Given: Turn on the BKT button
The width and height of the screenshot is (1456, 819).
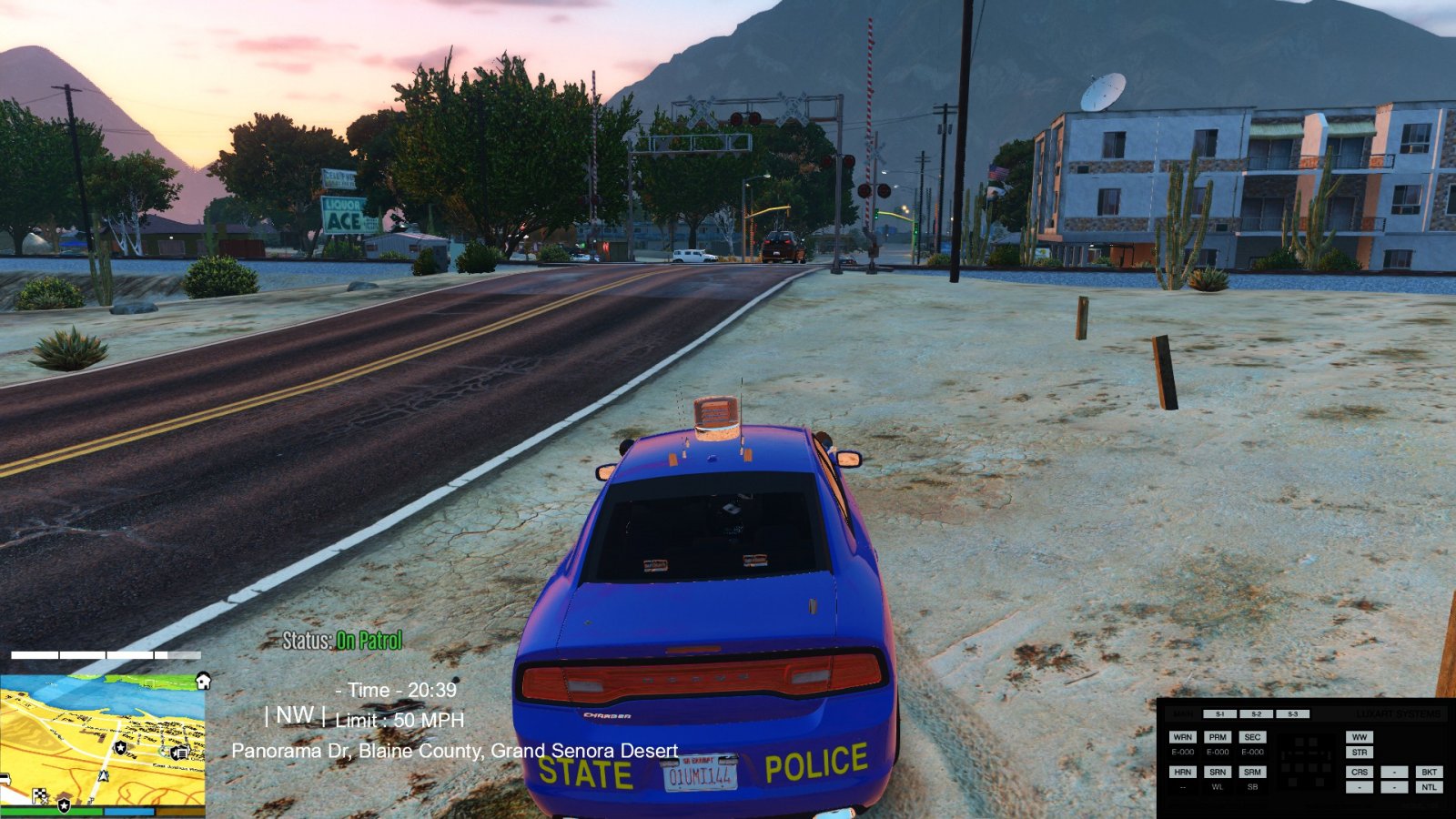Looking at the screenshot, I should pos(1429,772).
